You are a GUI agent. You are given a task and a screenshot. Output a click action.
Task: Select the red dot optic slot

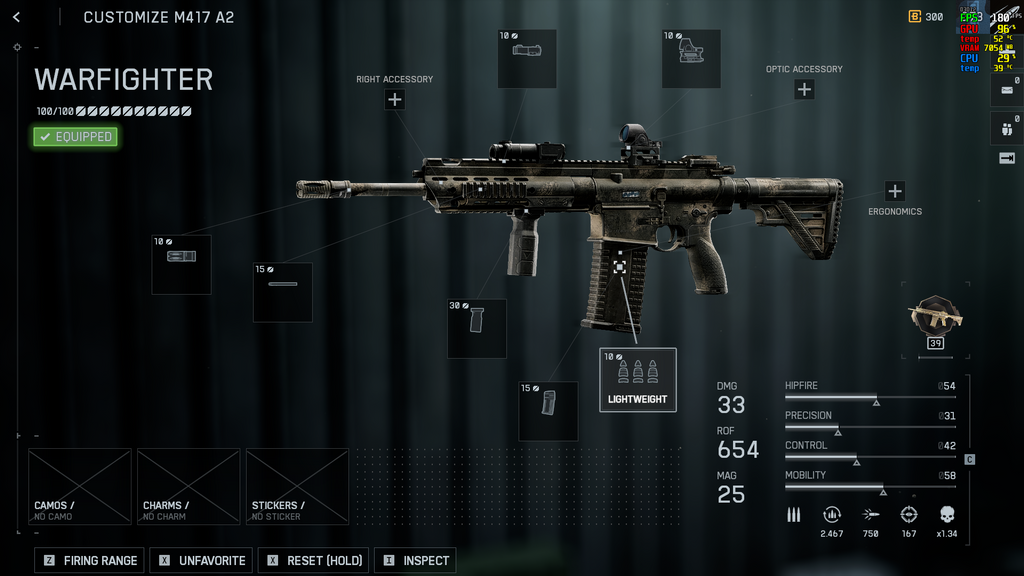click(x=691, y=58)
